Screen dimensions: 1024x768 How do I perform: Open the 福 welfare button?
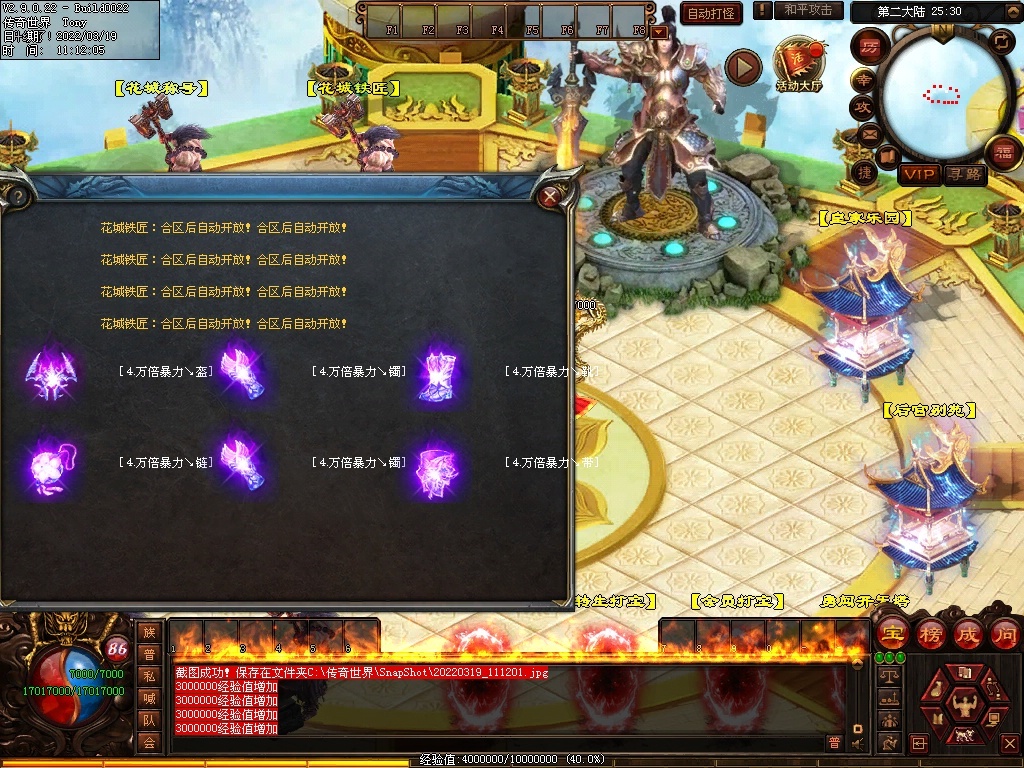point(1003,153)
